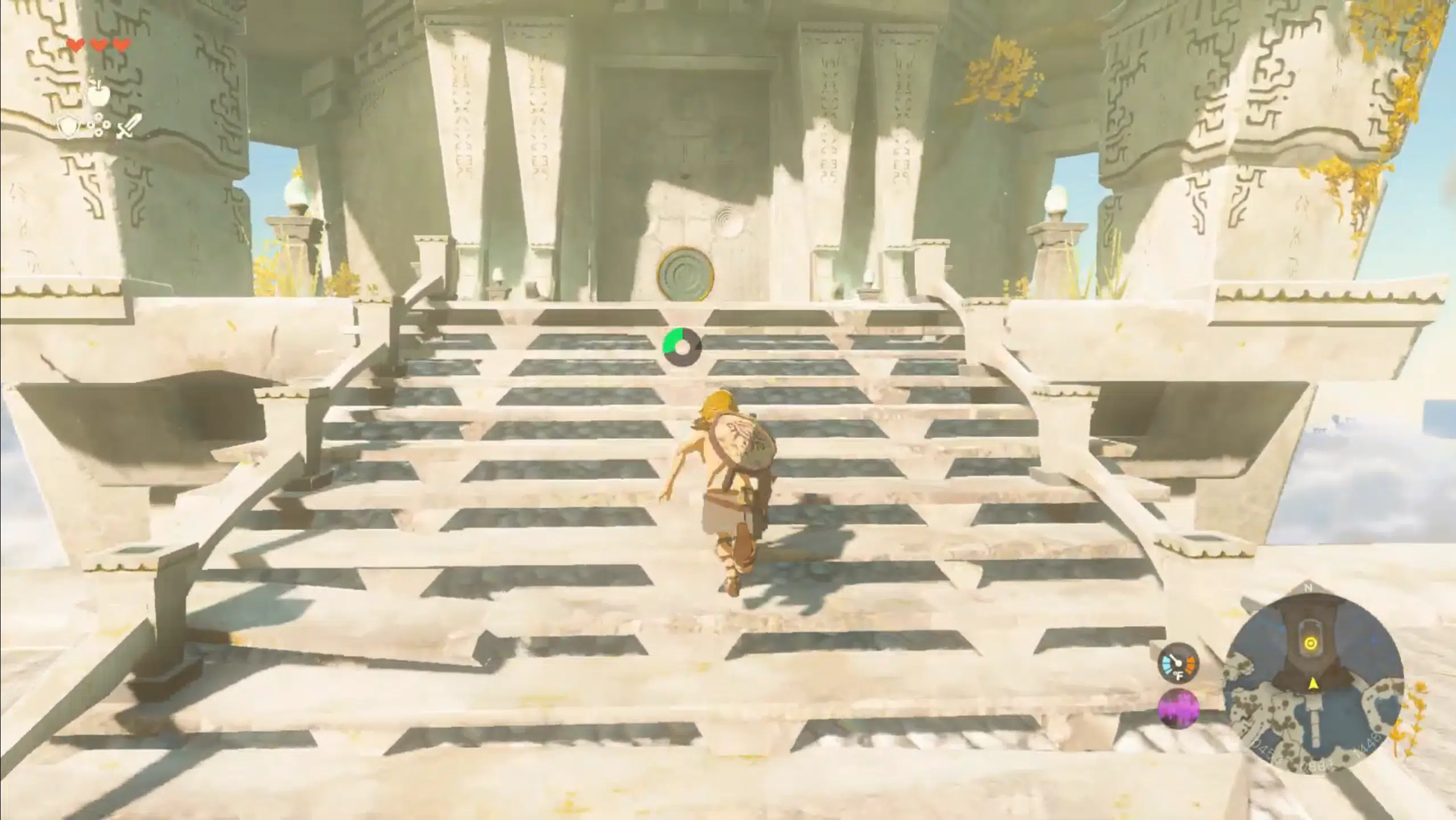Select the apple food item icon
This screenshot has width=1456, height=820.
(99, 96)
